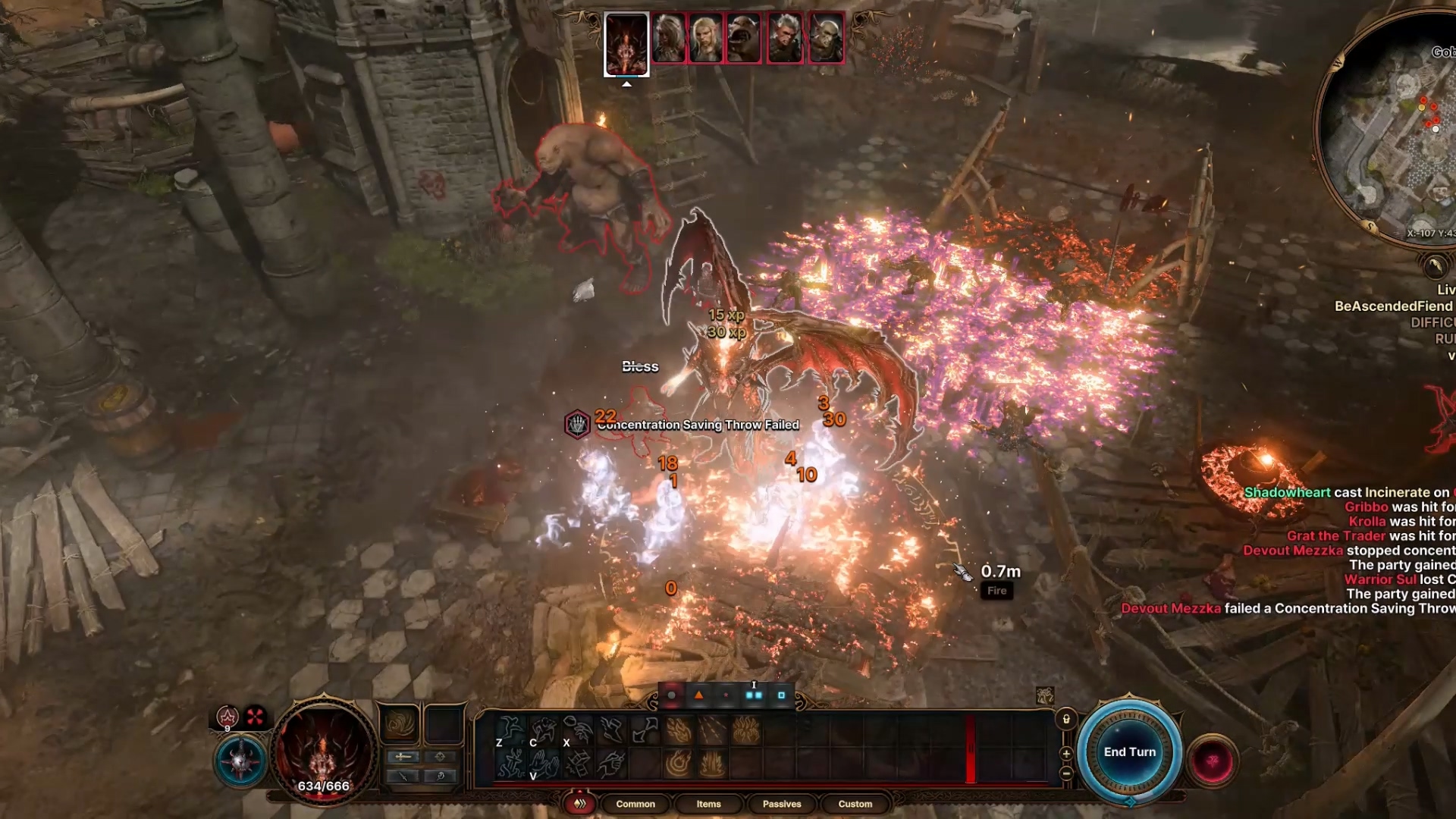This screenshot has width=1456, height=819.
Task: Toggle the hotbar lock icon
Action: click(1066, 719)
